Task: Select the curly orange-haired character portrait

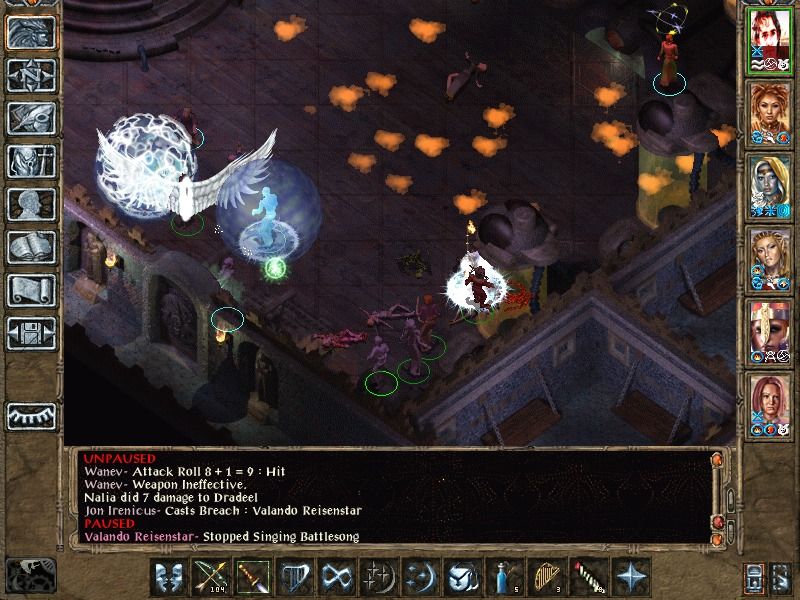Action: point(771,112)
